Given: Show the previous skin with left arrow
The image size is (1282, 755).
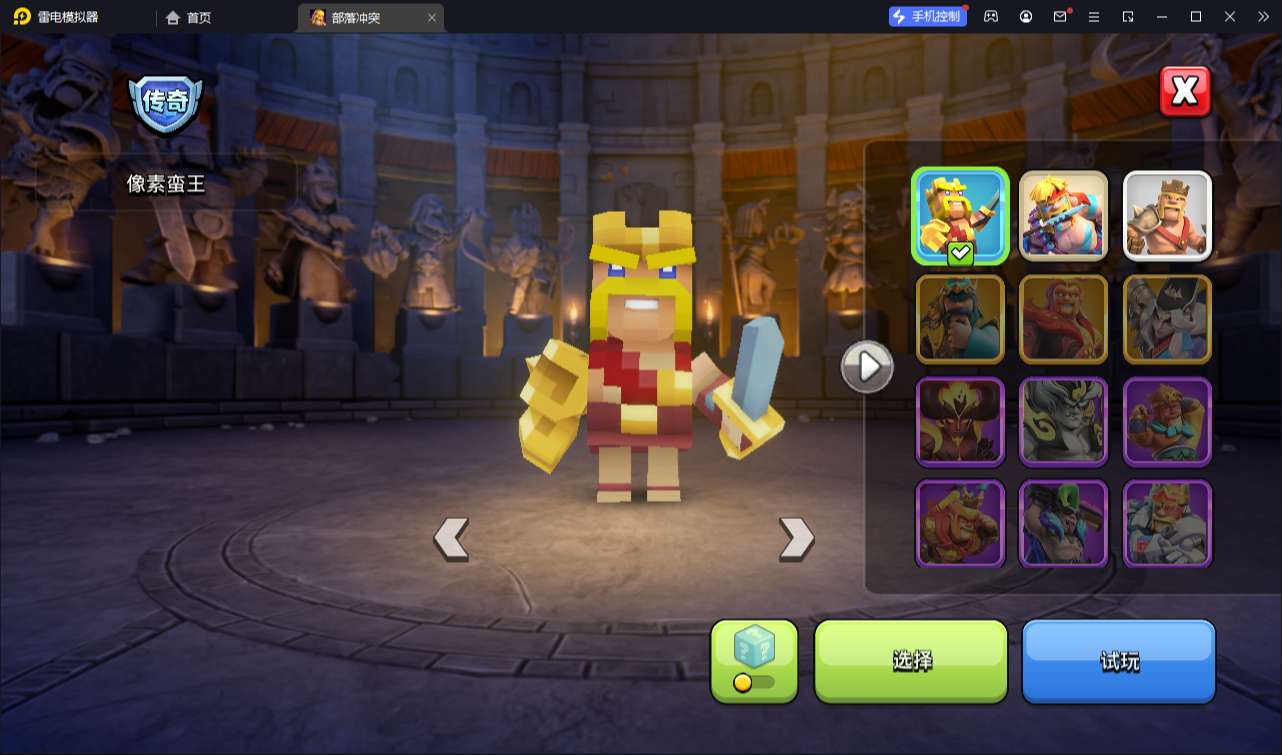Looking at the screenshot, I should coord(451,539).
